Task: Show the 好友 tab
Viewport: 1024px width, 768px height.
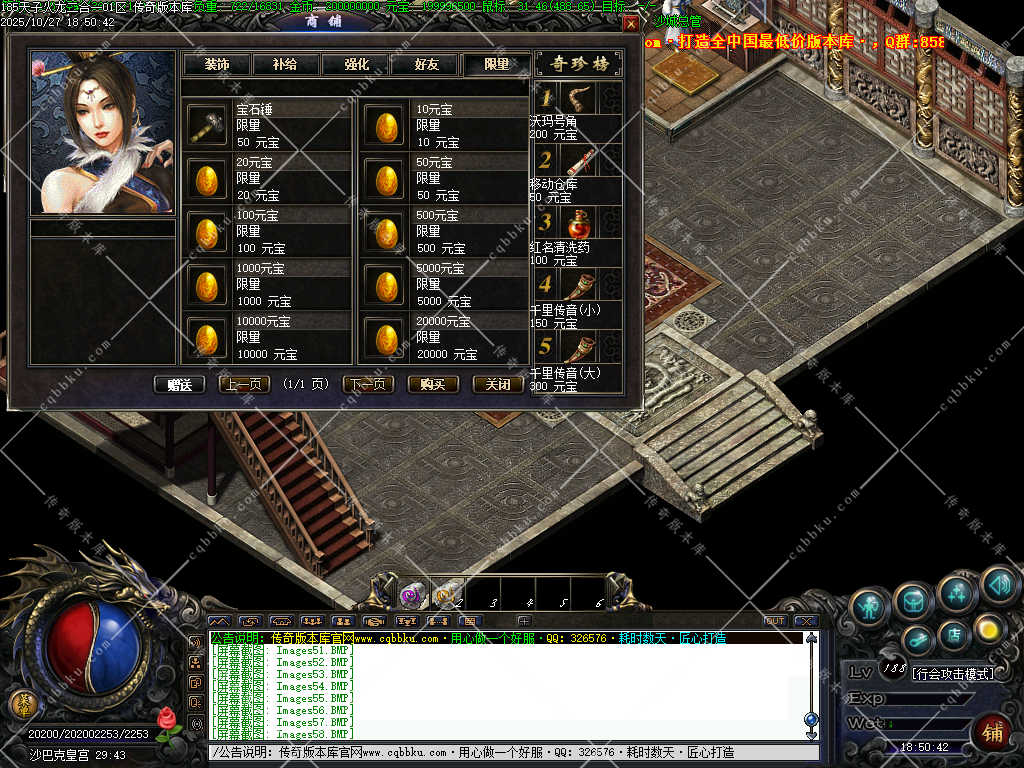Action: [x=426, y=64]
